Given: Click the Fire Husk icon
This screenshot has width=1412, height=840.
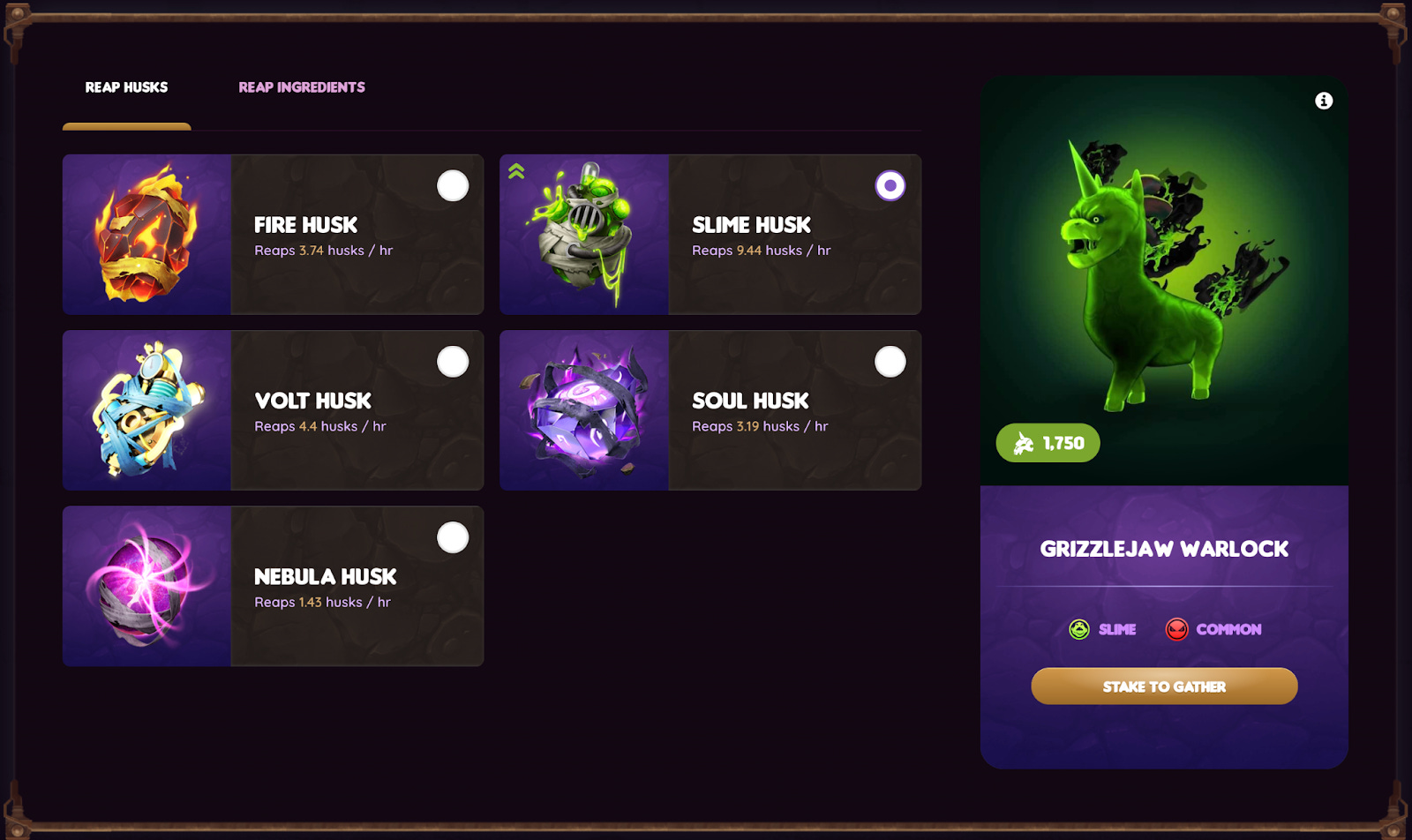Looking at the screenshot, I should [x=146, y=234].
